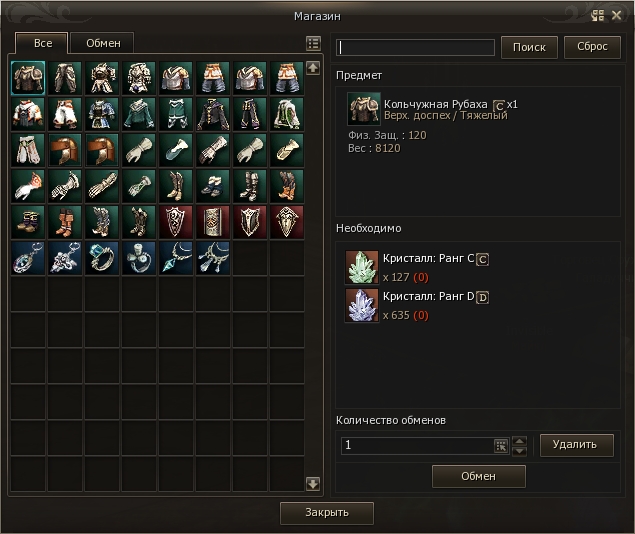Open the quantity calculator keypad icon
635x534 pixels.
point(501,446)
